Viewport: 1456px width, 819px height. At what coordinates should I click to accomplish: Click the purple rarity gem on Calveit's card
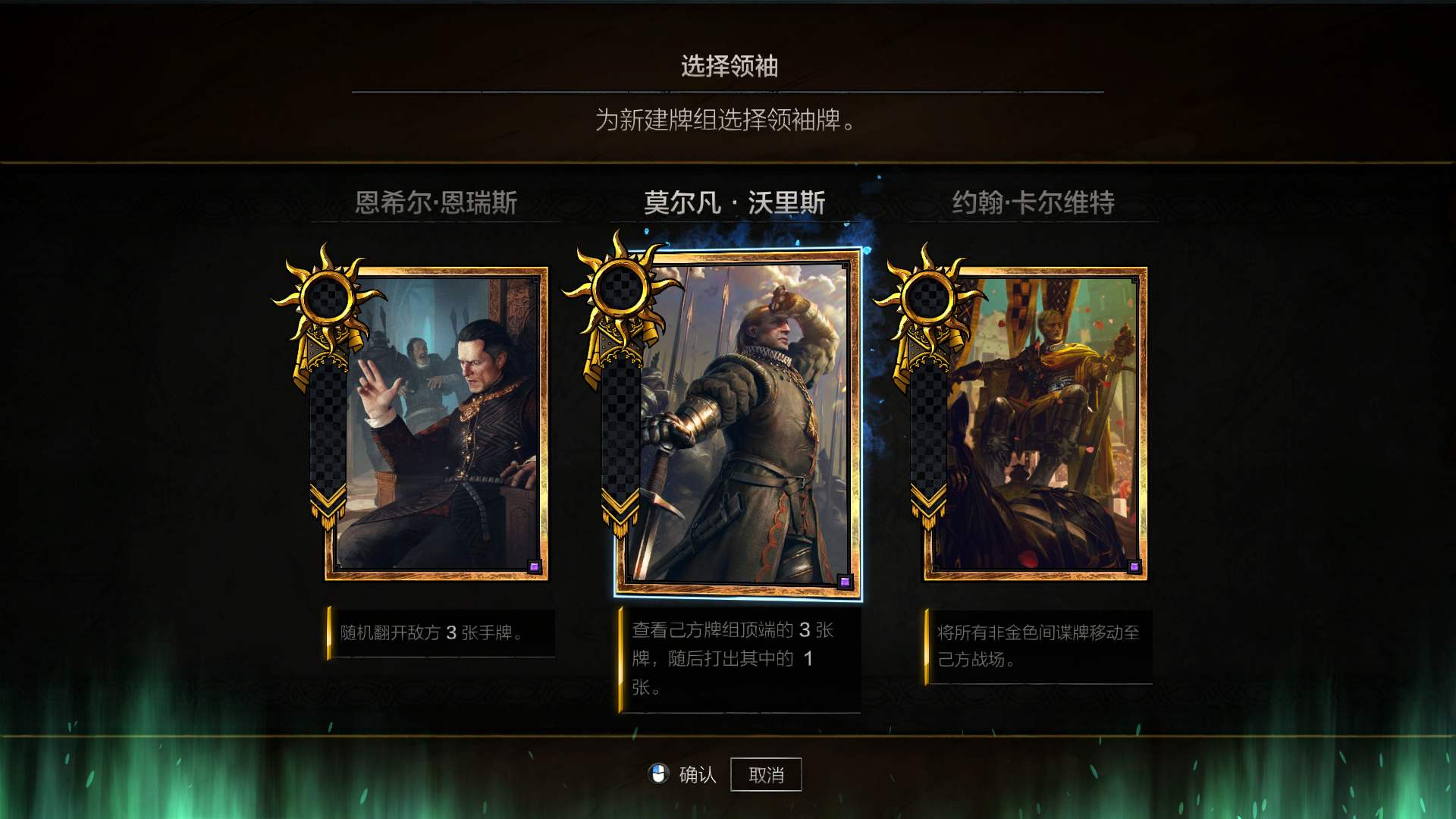(x=1134, y=566)
